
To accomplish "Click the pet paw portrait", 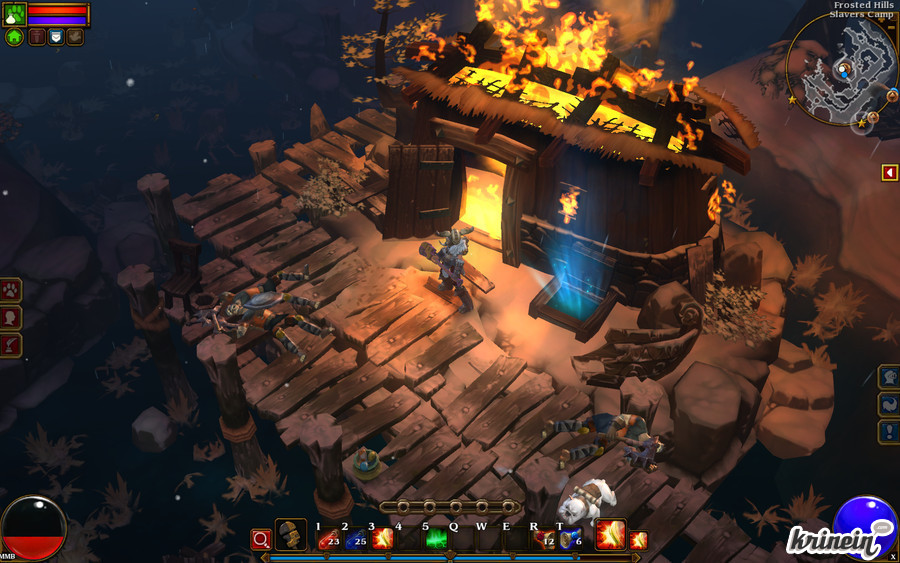I will [14, 15].
